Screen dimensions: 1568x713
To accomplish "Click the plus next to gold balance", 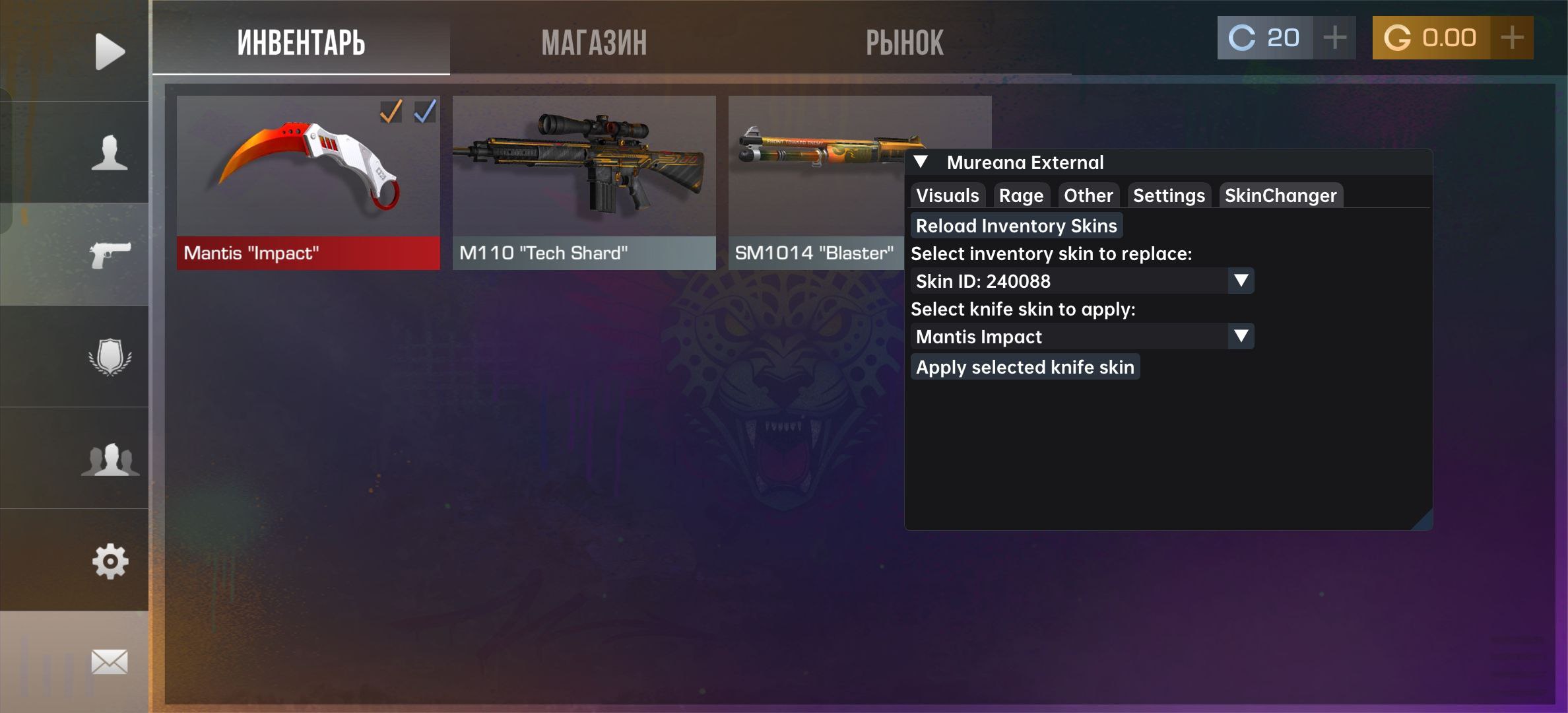I will (x=1511, y=38).
